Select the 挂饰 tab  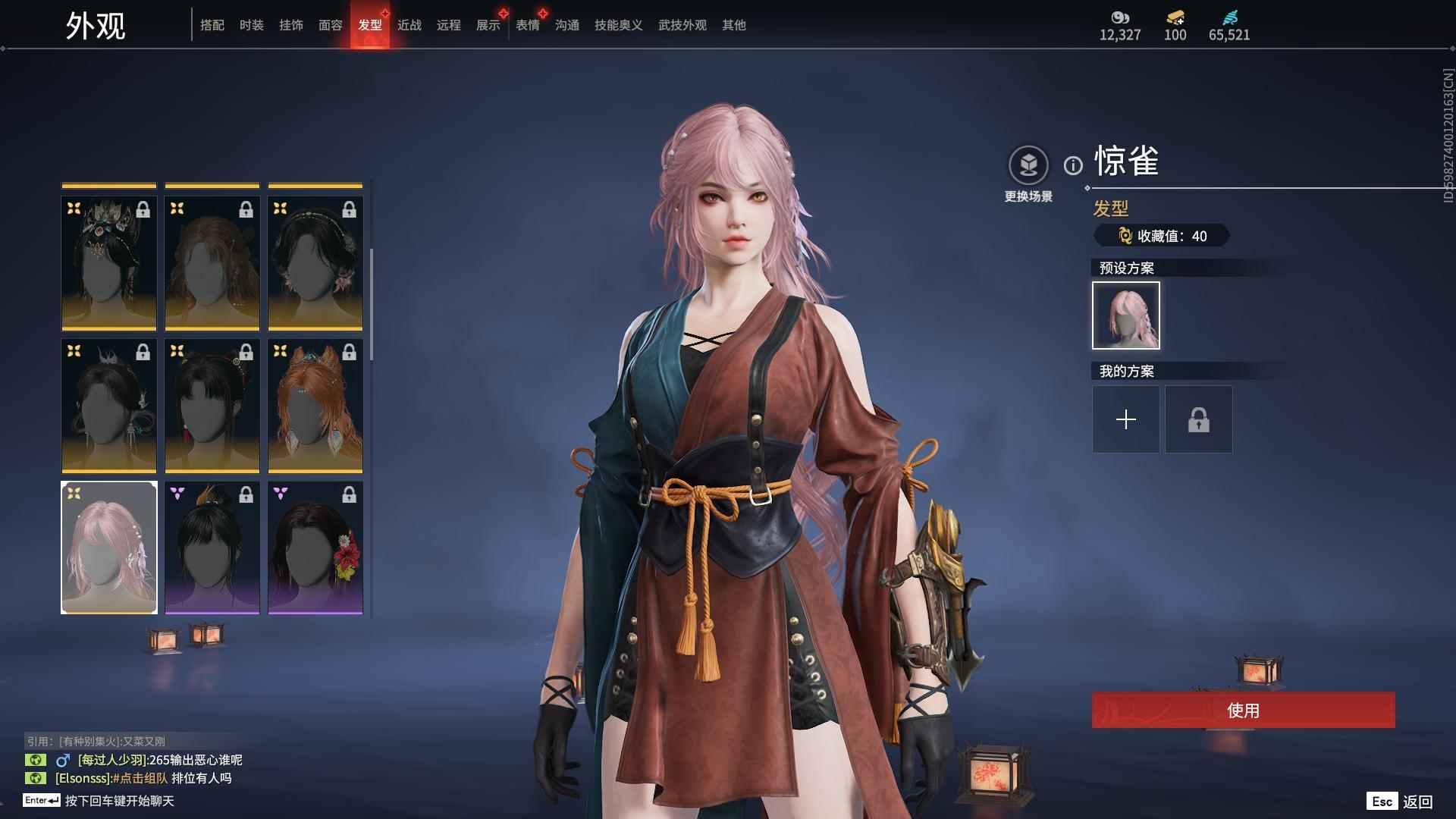tap(290, 25)
